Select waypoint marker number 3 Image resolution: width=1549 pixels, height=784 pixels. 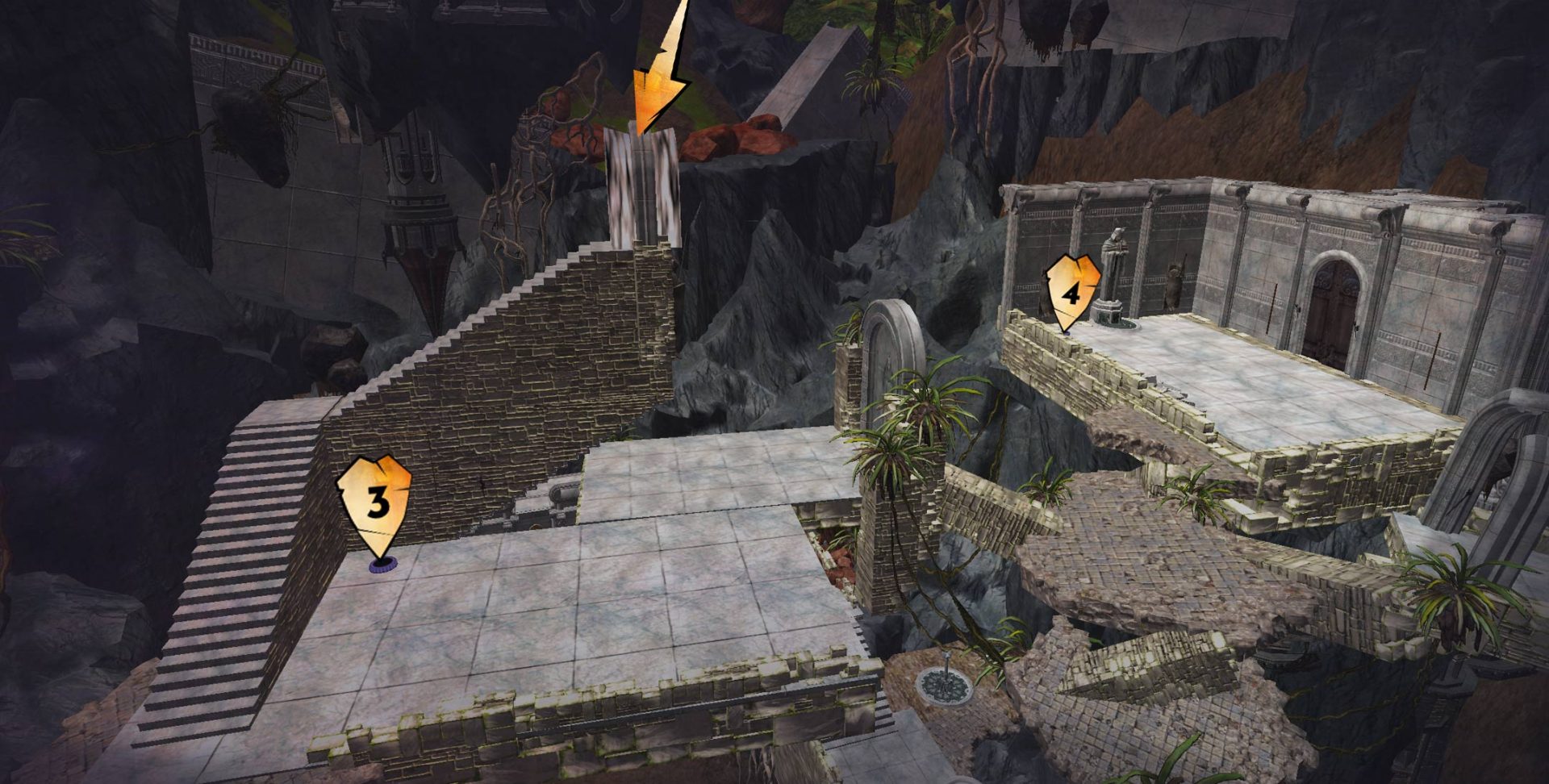pyautogui.click(x=375, y=504)
